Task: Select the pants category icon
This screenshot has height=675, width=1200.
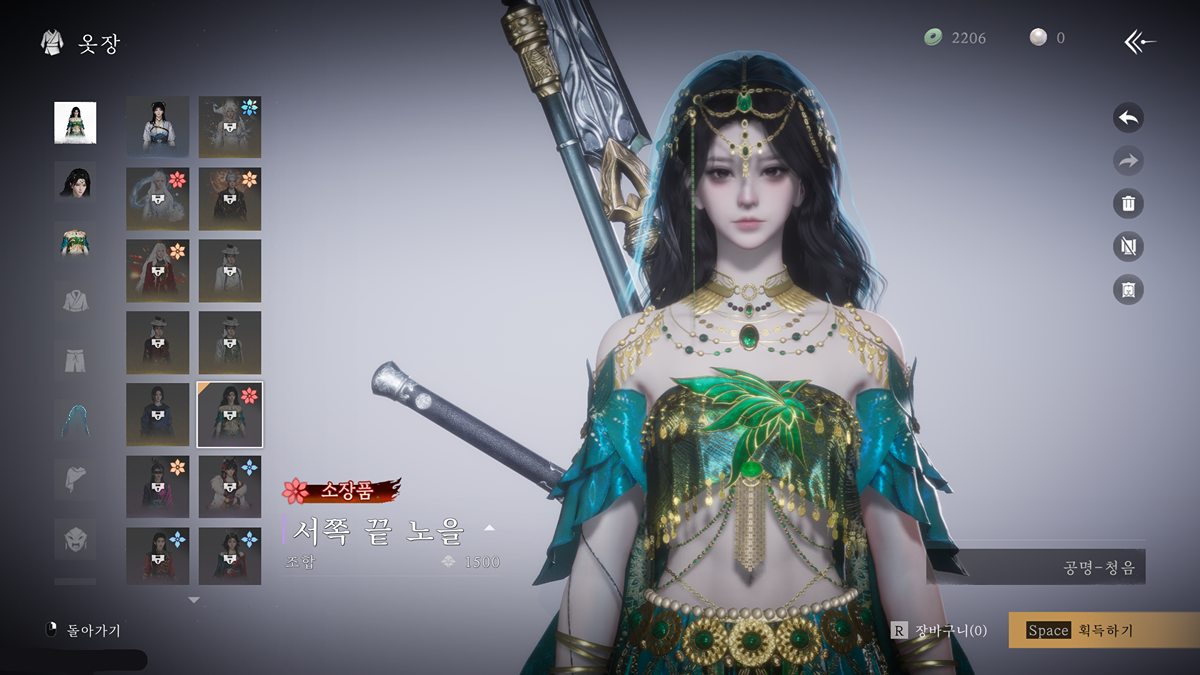Action: click(75, 359)
